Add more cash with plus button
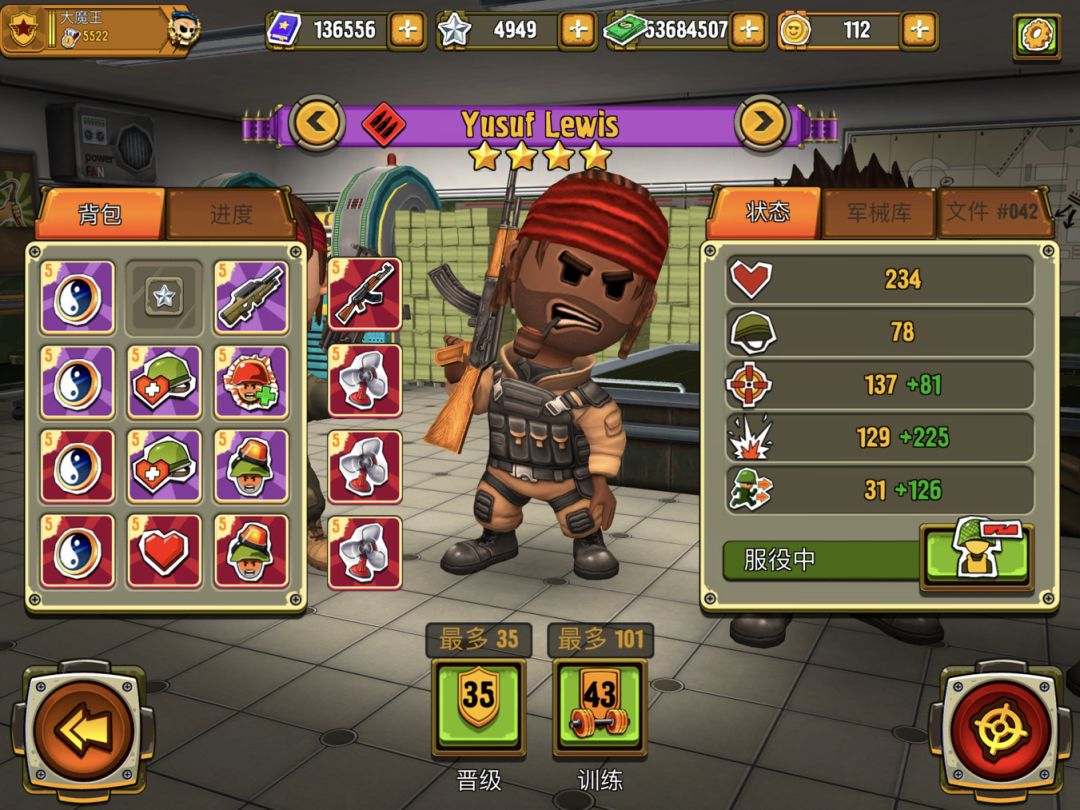 click(x=747, y=30)
